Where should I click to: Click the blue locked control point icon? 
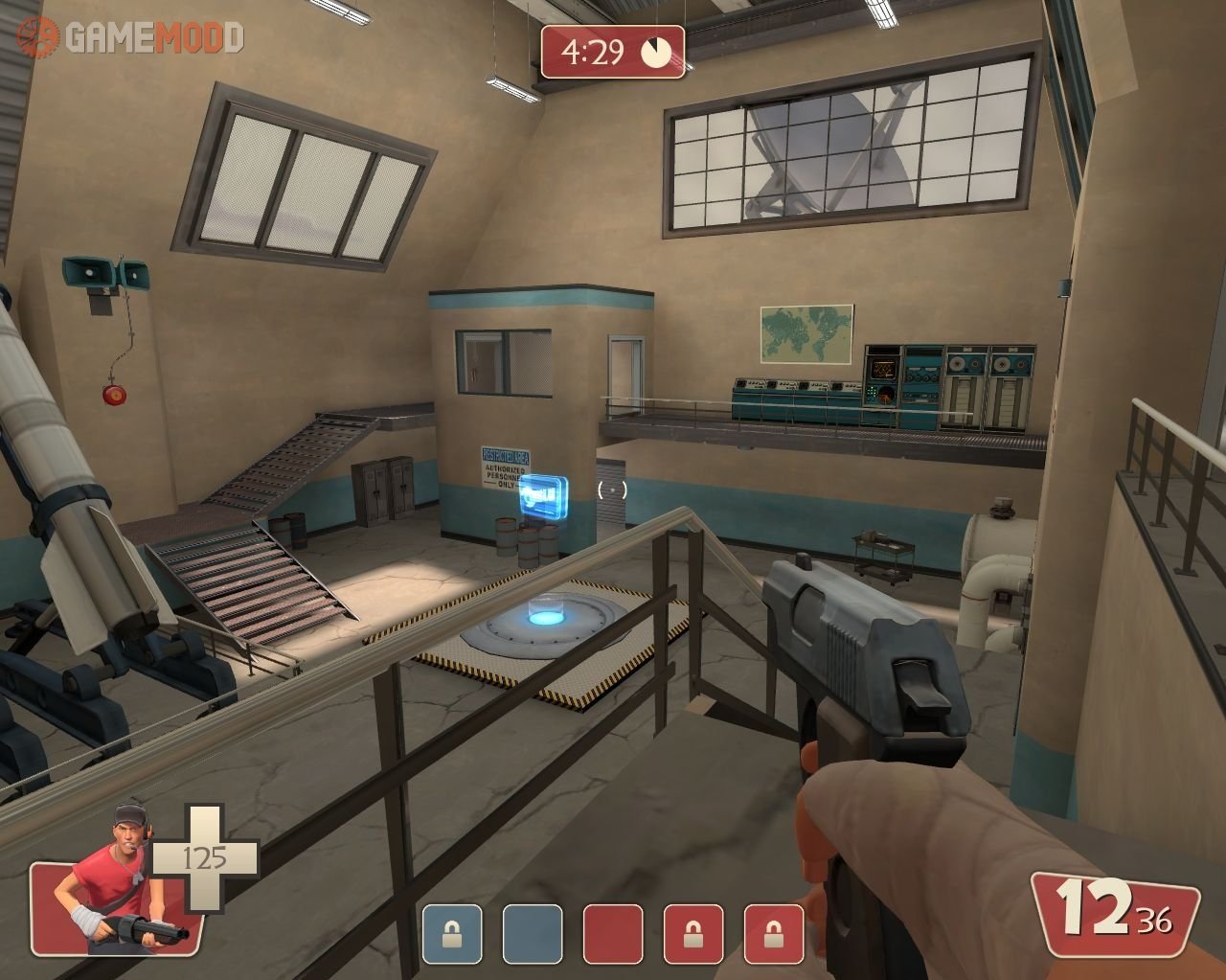[453, 934]
